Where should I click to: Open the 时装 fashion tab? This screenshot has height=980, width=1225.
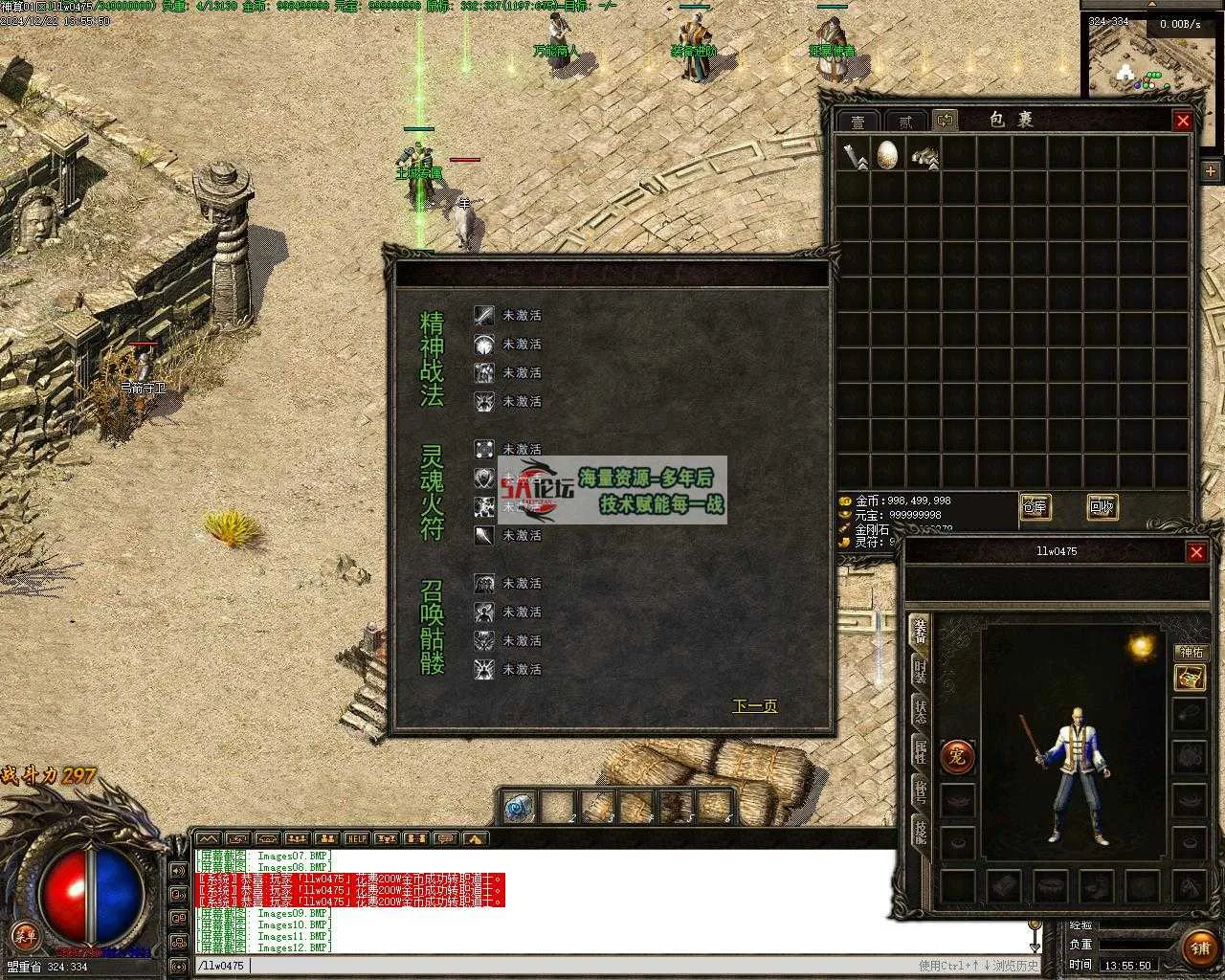pos(920,670)
